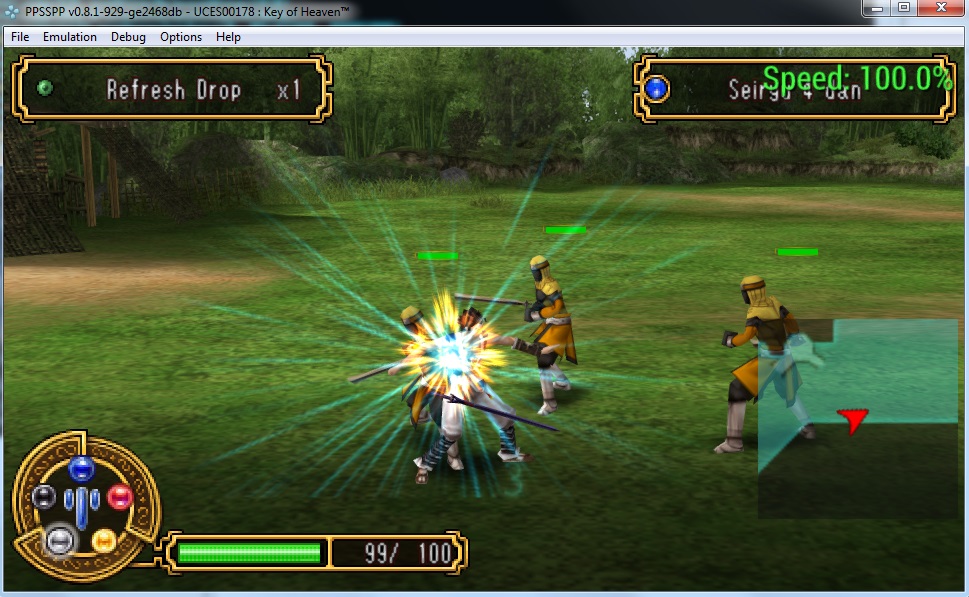Open the Help menu

tap(228, 37)
